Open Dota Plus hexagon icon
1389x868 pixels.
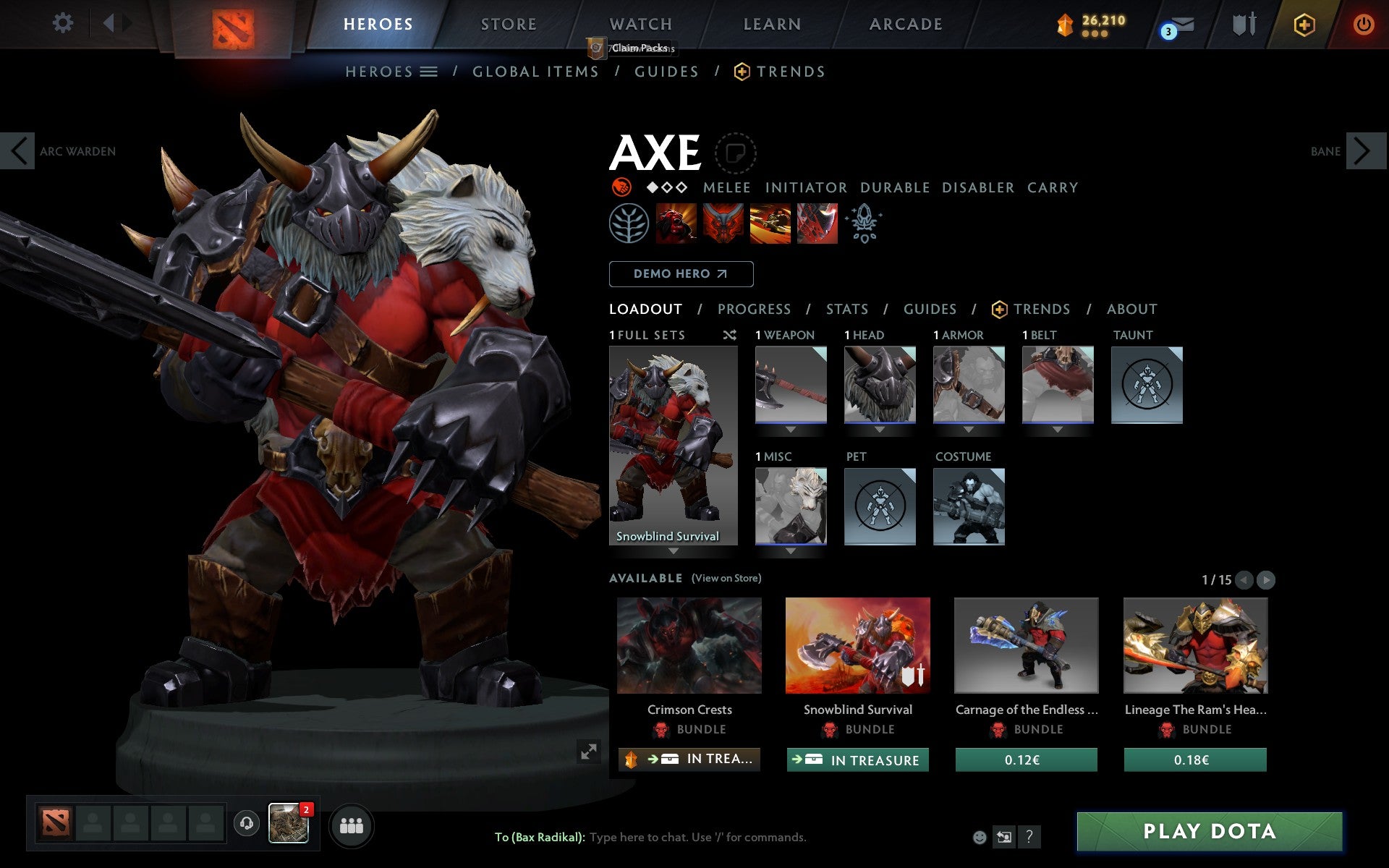click(1304, 24)
